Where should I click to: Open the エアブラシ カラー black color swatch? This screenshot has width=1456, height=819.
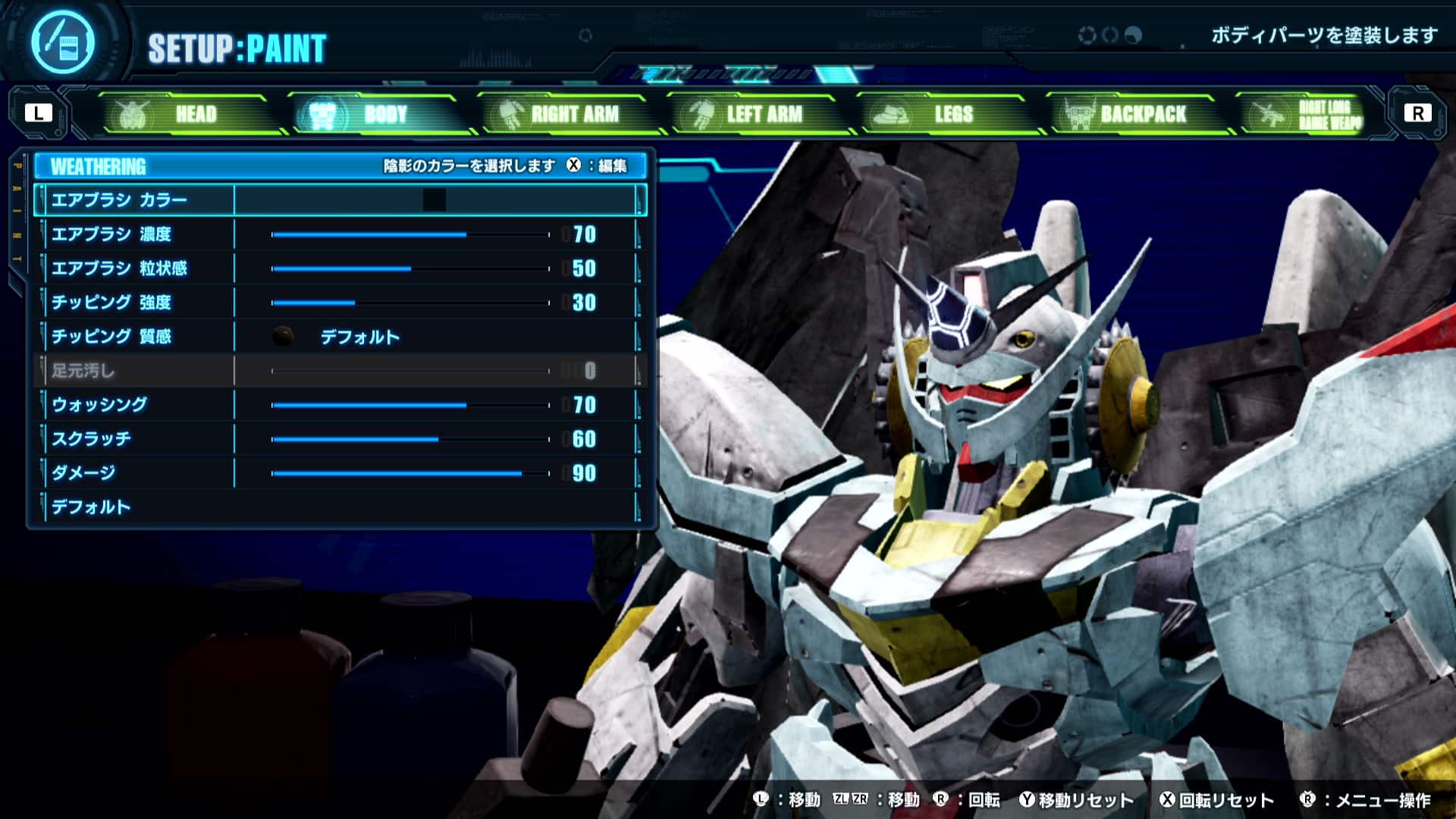[x=435, y=200]
